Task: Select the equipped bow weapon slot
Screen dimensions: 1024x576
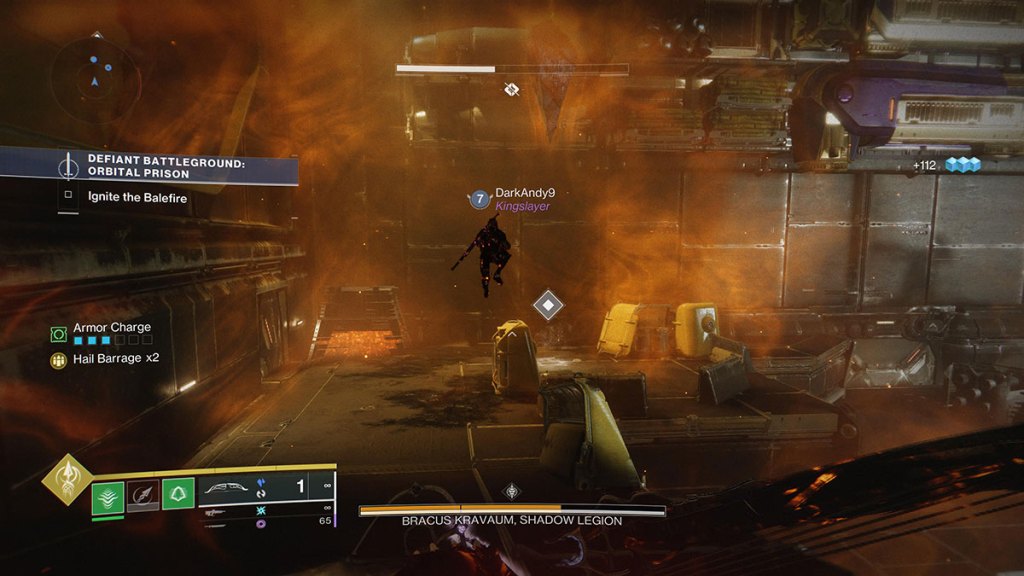Action: (232, 488)
